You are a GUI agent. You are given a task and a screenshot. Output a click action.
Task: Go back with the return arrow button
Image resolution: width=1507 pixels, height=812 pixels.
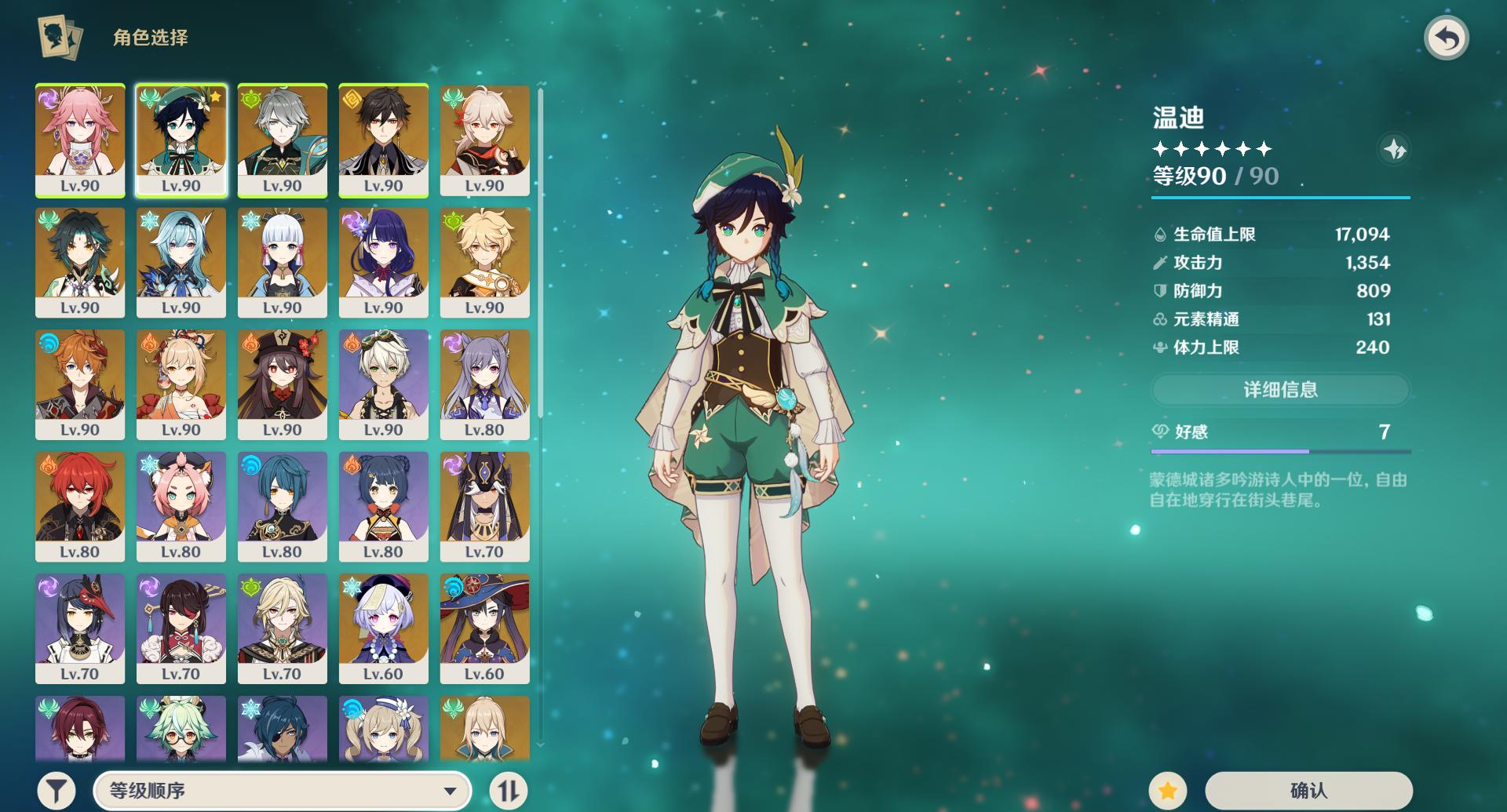click(x=1446, y=38)
